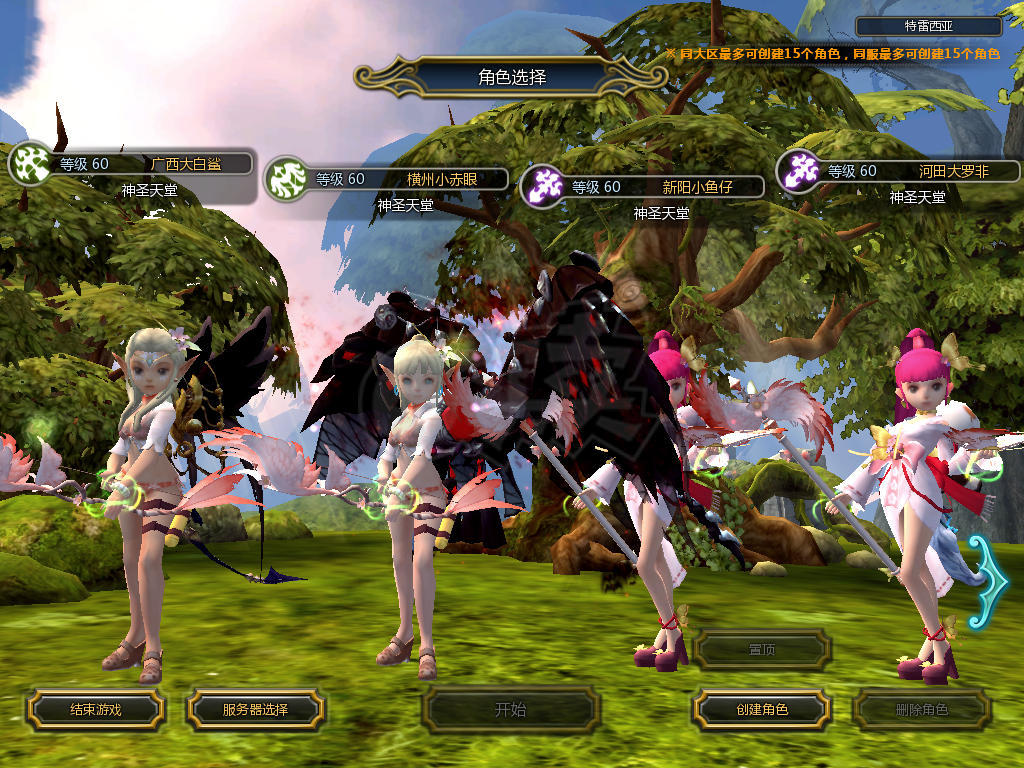Select character 横州小赤眼 nameplate
This screenshot has width=1024, height=768.
tap(407, 180)
